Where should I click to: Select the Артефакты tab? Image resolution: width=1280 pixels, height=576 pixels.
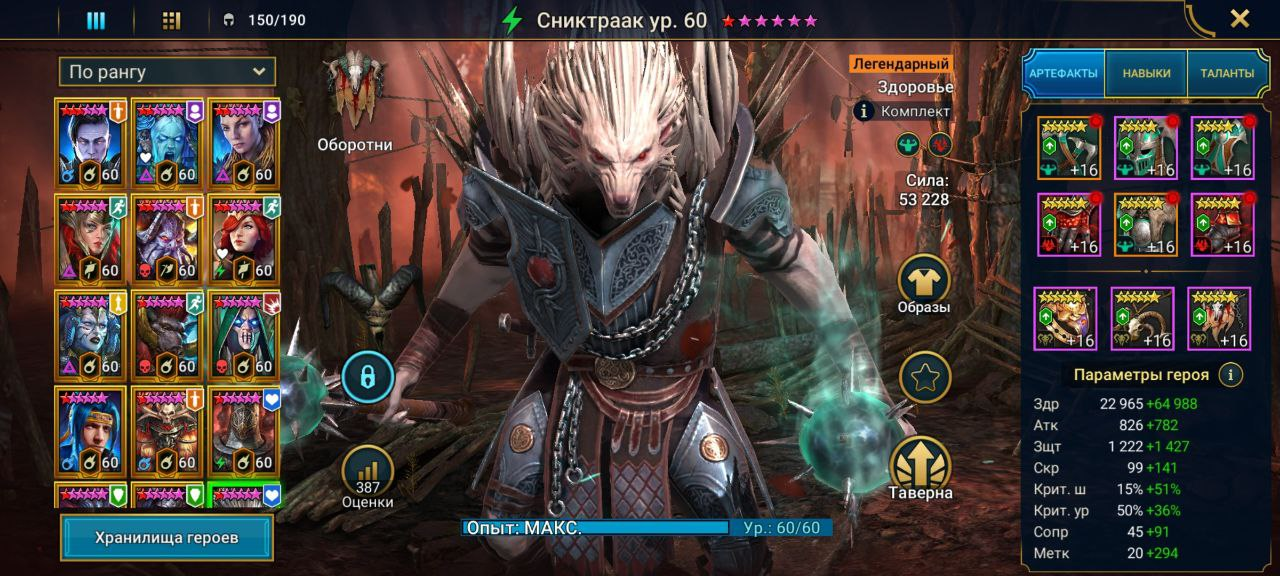[1063, 73]
